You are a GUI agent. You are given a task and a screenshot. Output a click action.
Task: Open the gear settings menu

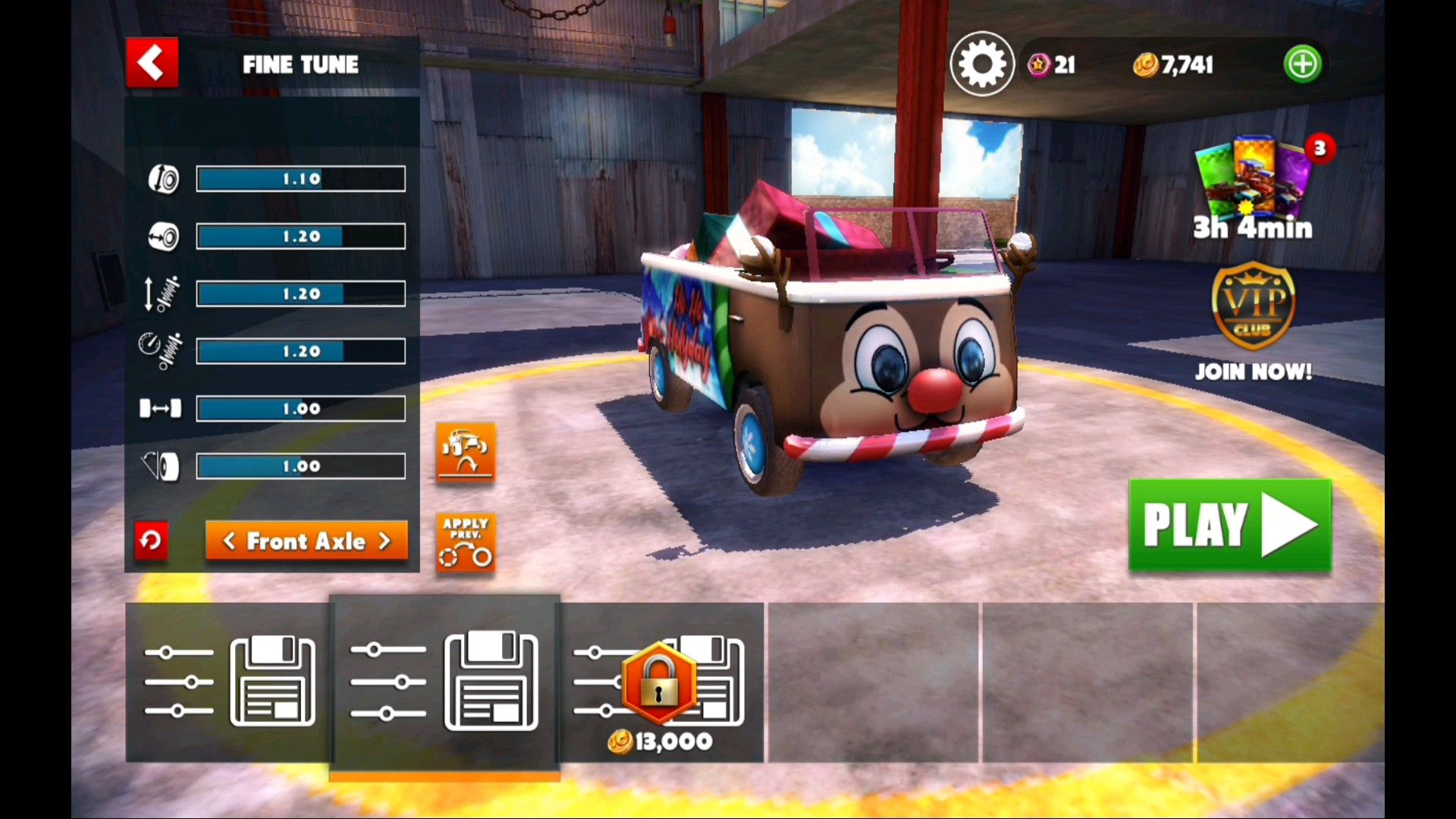coord(982,64)
